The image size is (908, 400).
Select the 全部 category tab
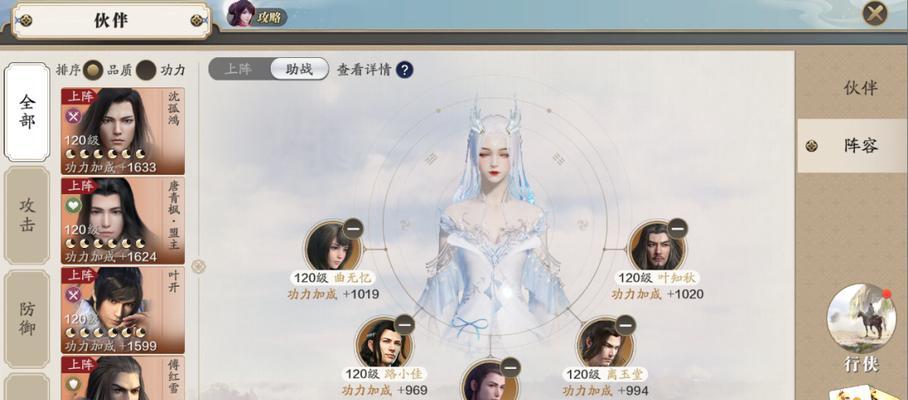point(27,112)
